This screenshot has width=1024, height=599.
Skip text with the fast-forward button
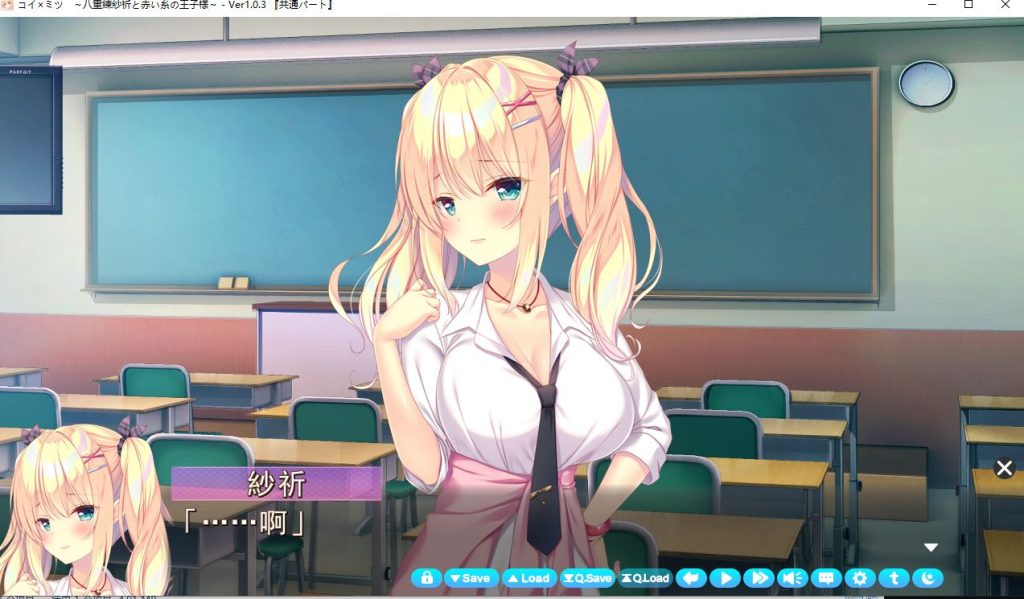tap(759, 578)
